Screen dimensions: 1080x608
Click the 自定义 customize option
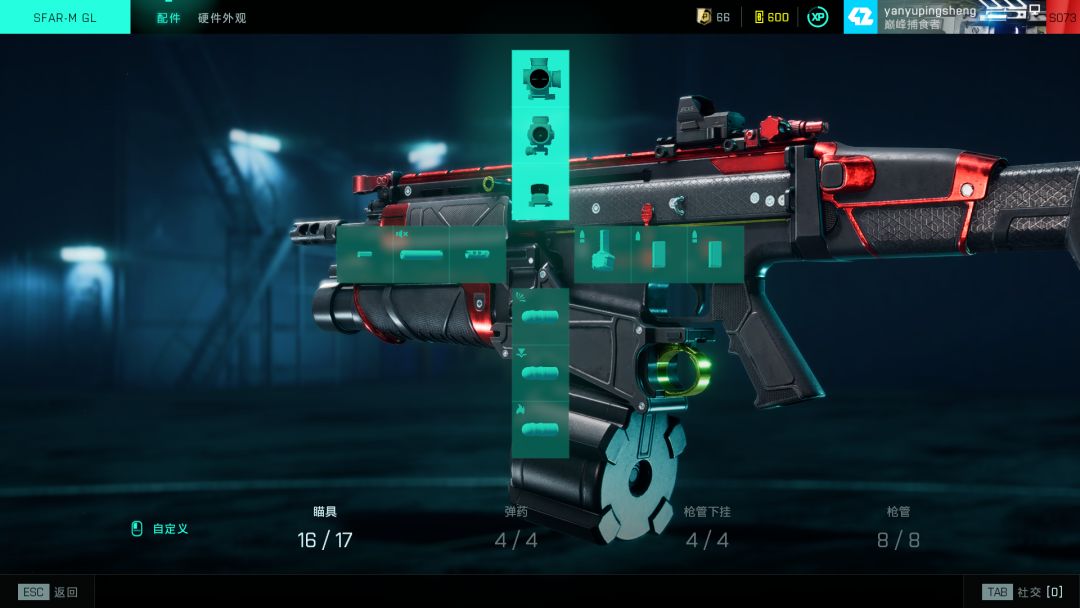coord(160,529)
